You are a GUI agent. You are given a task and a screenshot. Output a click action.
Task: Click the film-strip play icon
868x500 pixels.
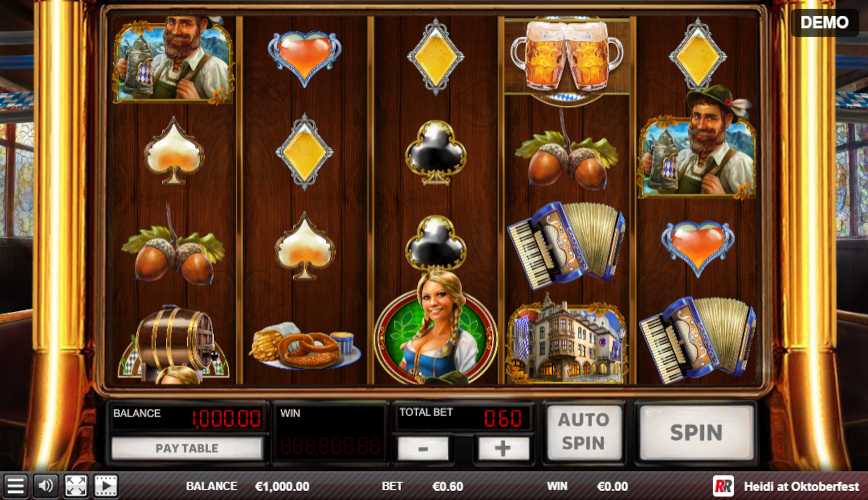click(x=106, y=487)
